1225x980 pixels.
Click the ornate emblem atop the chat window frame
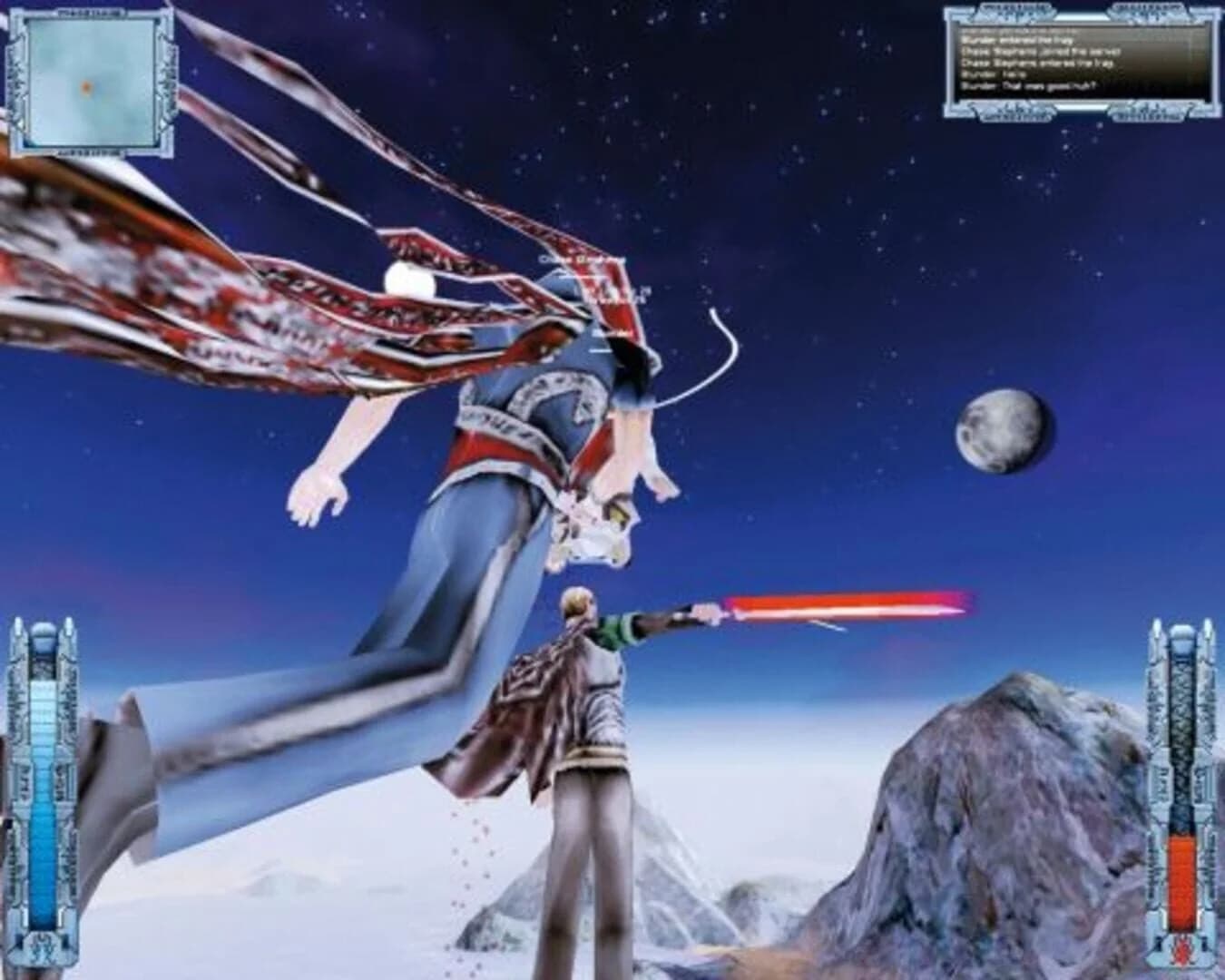tap(1016, 9)
